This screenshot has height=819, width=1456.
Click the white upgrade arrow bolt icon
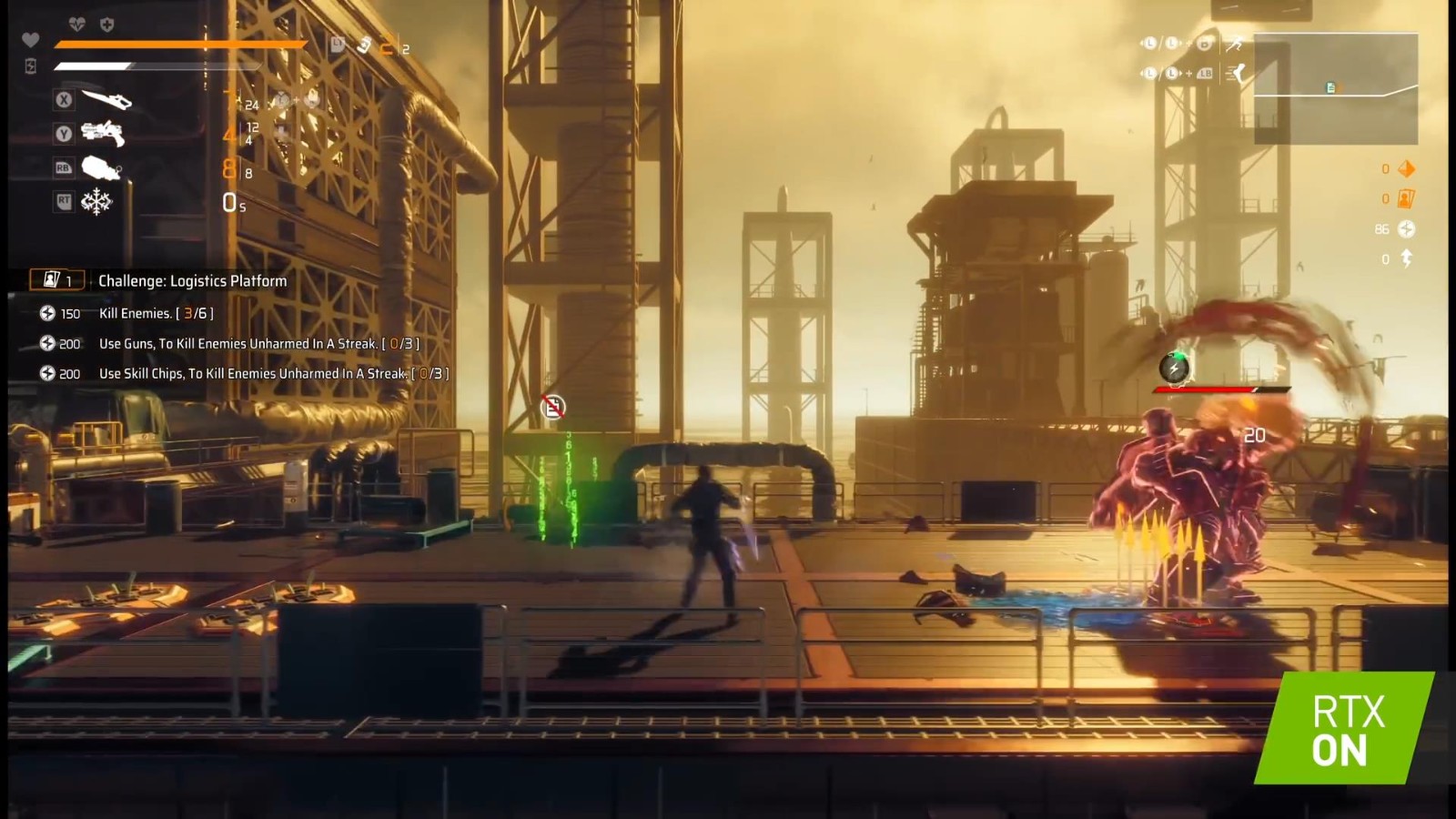tap(1406, 259)
